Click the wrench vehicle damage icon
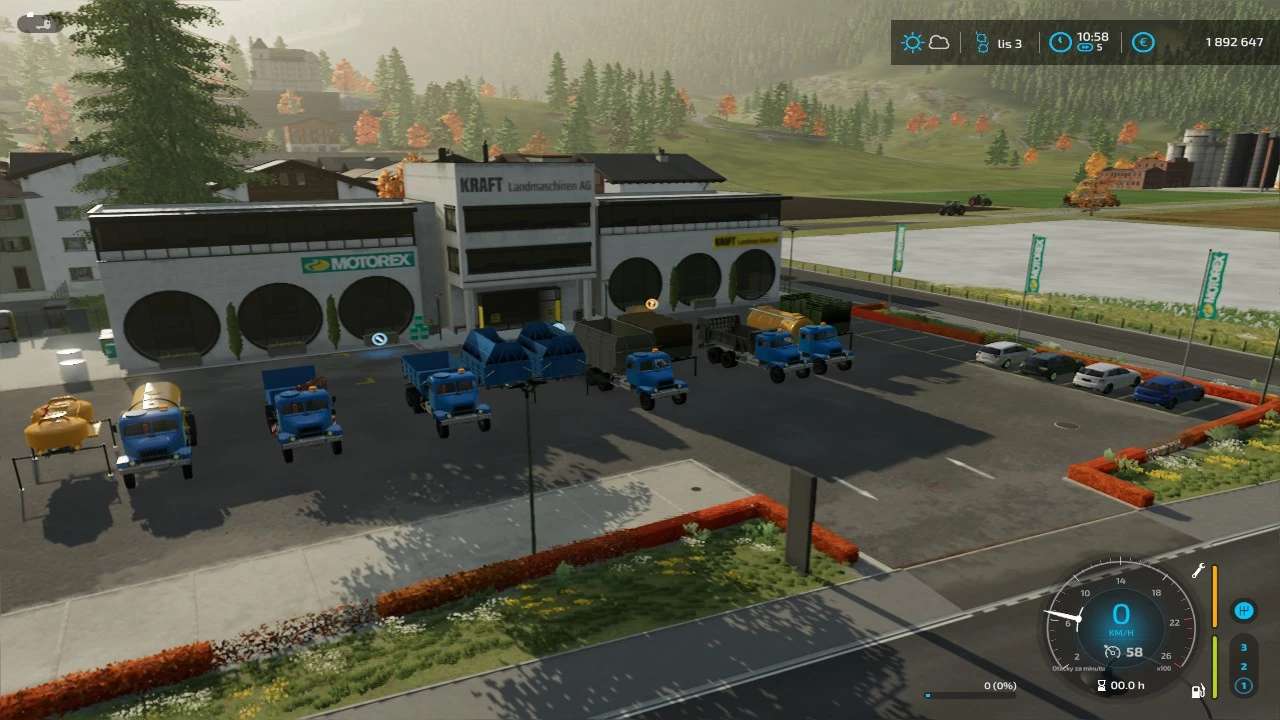This screenshot has width=1280, height=720. click(1198, 571)
